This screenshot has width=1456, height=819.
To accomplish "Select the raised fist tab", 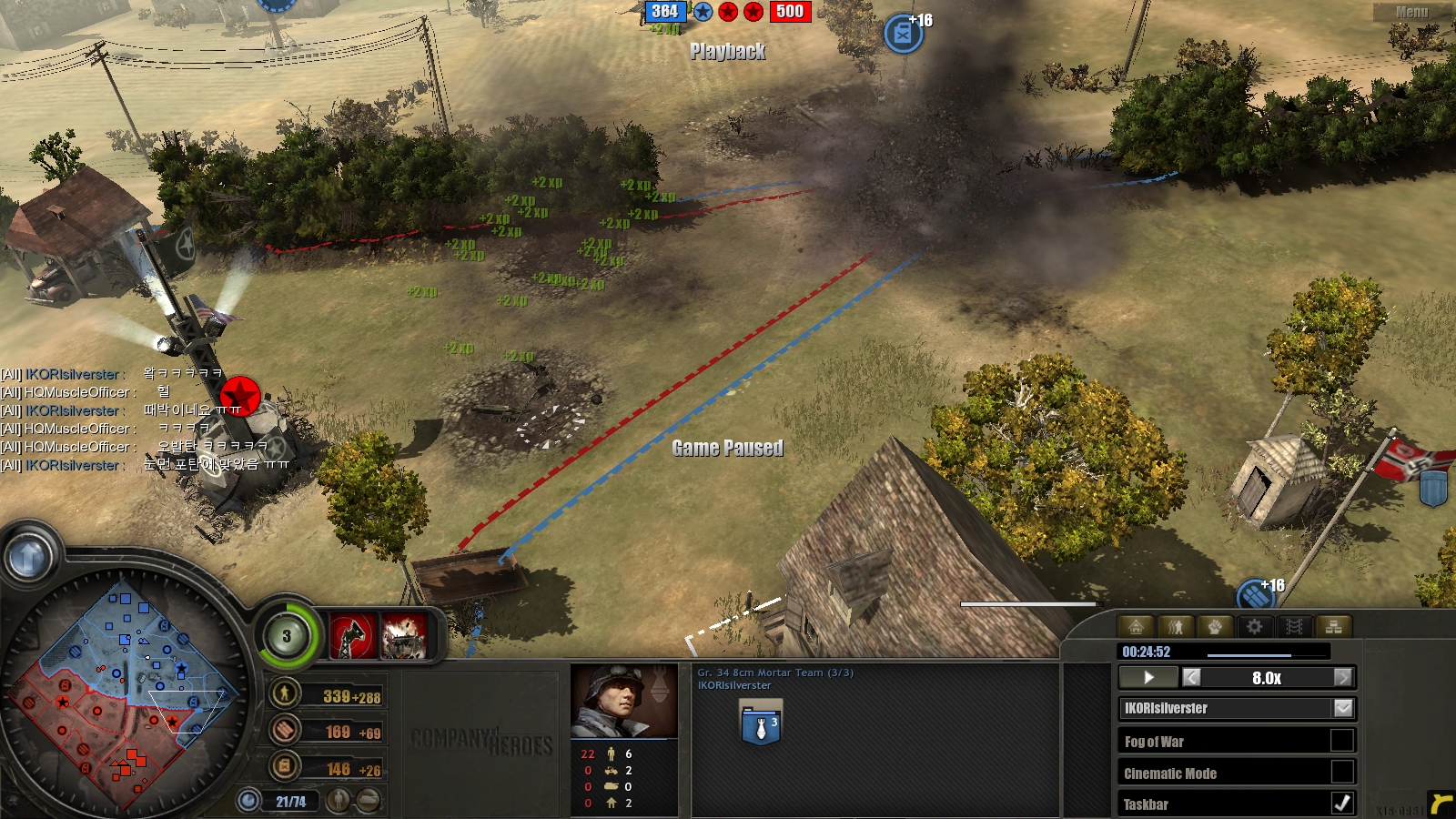I will point(1215,626).
